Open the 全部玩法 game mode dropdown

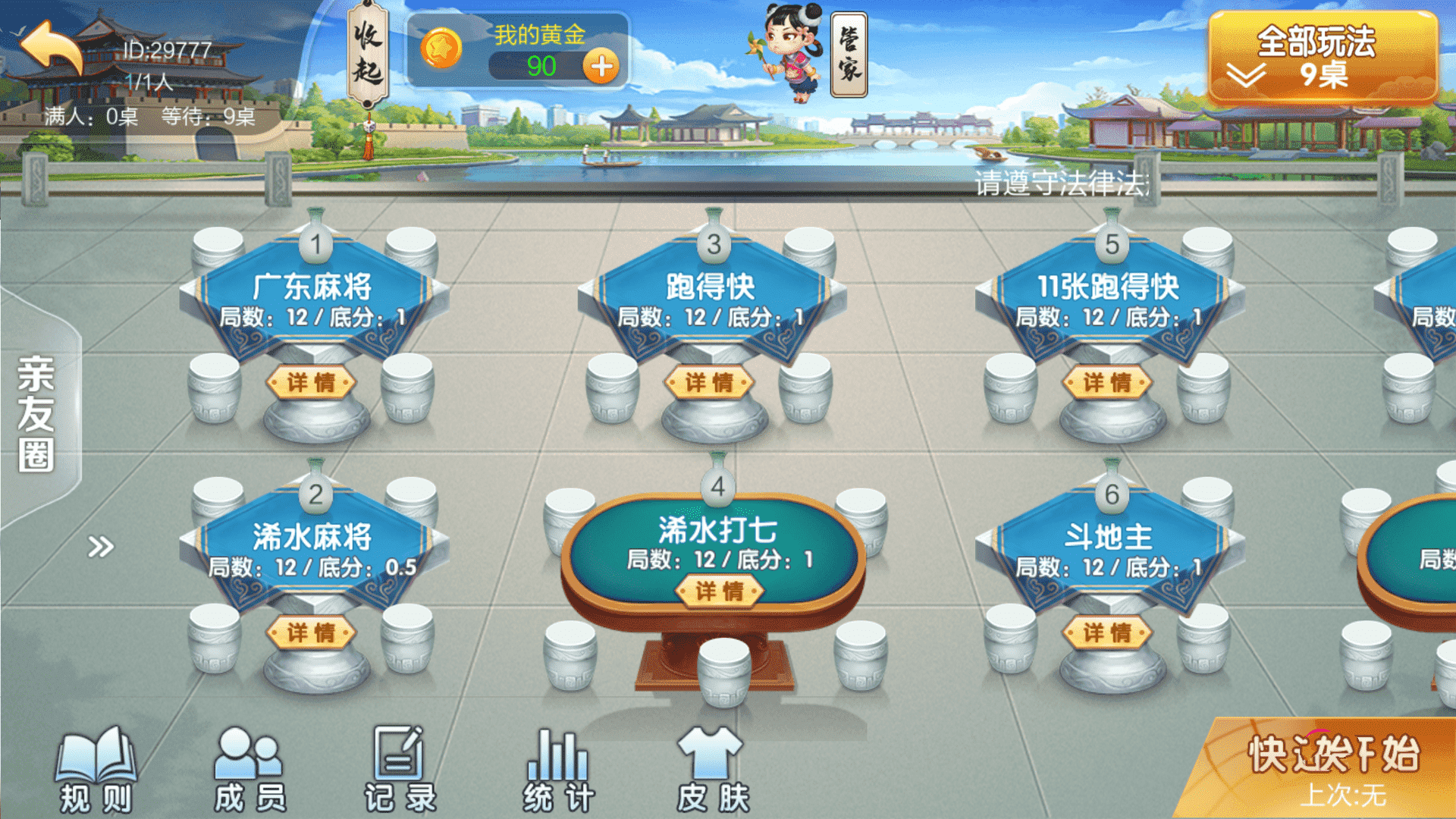[1323, 58]
